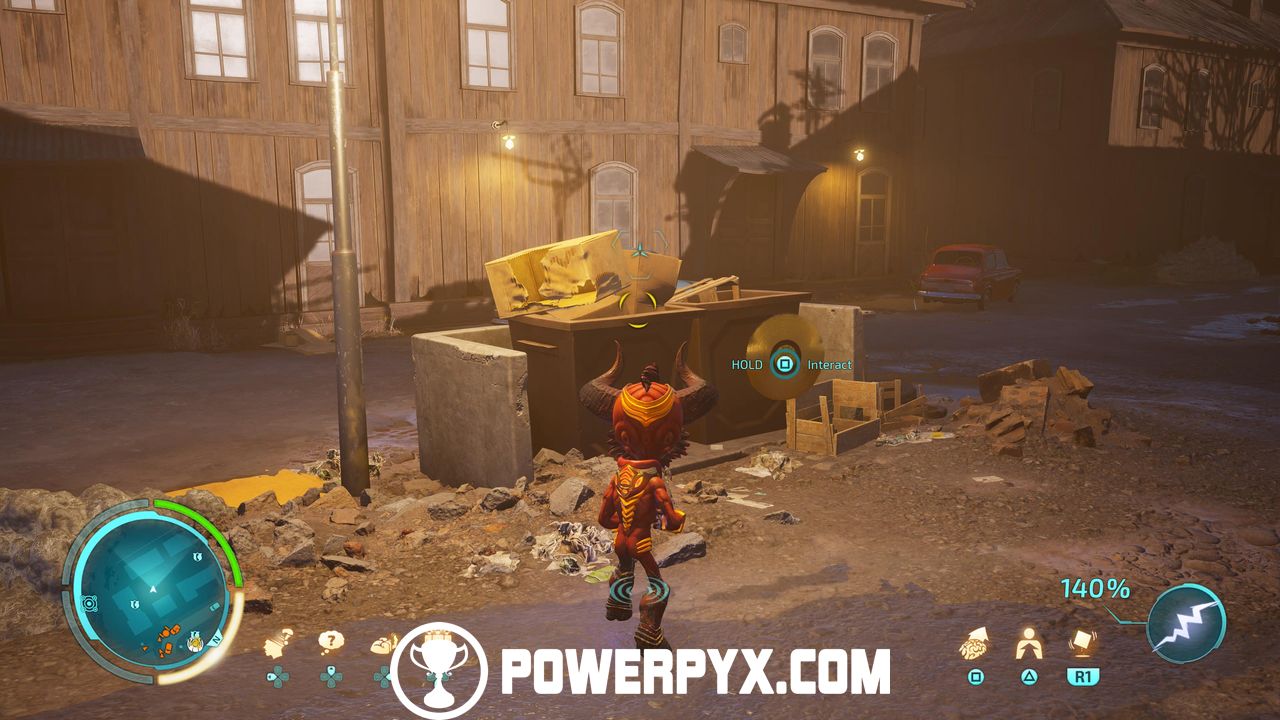
Task: Trigger the brain extraction ability icon
Action: click(975, 647)
